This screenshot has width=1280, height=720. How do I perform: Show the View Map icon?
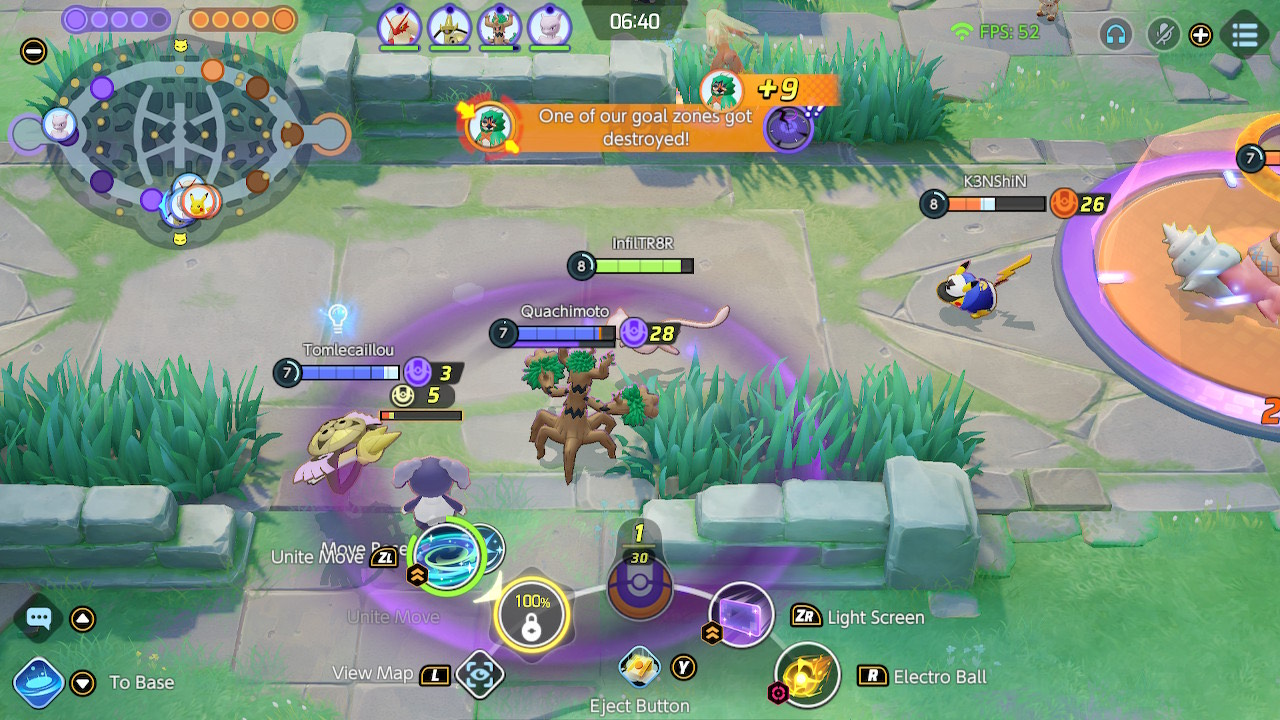(479, 675)
